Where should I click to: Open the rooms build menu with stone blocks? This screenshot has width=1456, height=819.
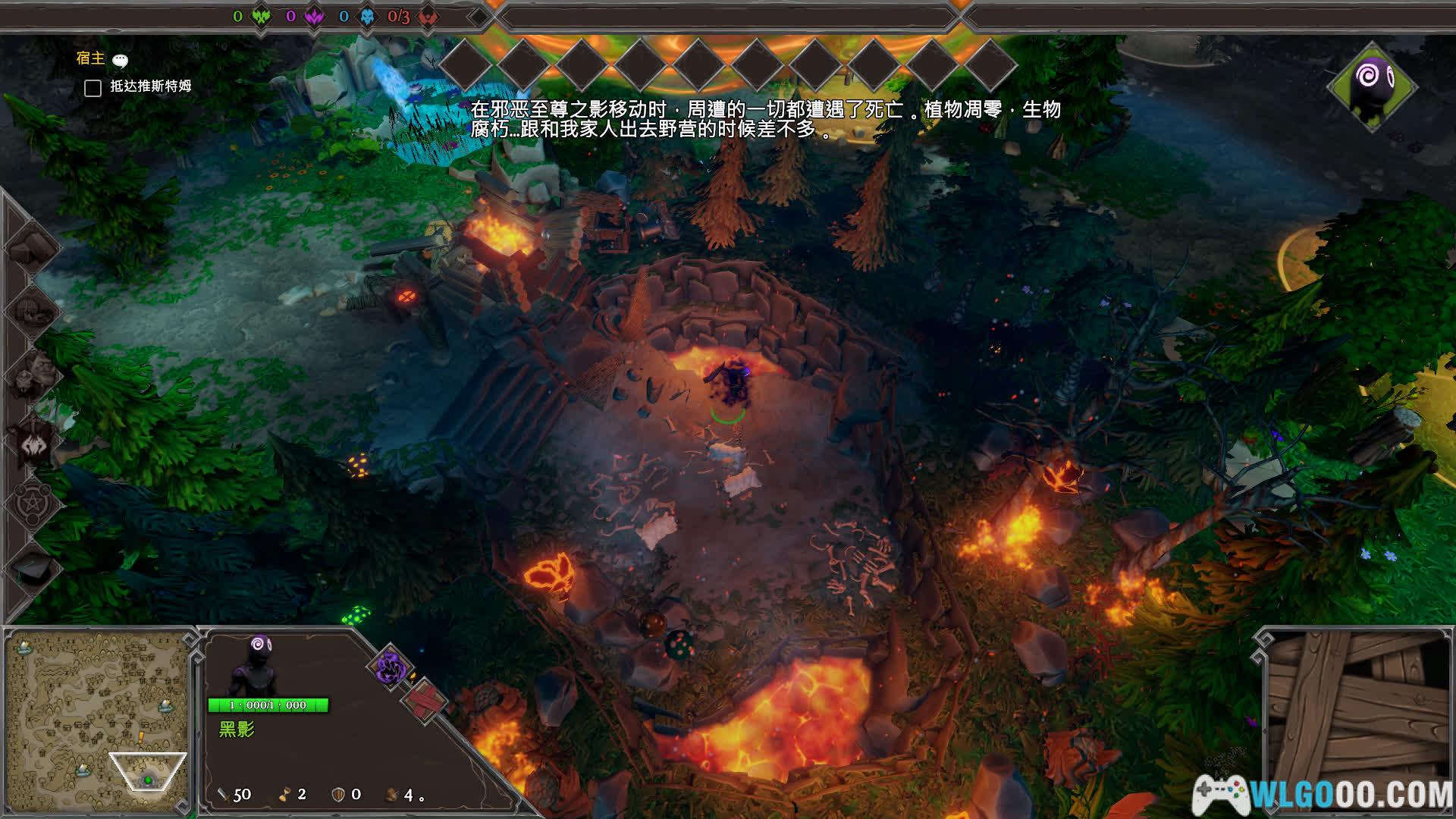[32, 247]
